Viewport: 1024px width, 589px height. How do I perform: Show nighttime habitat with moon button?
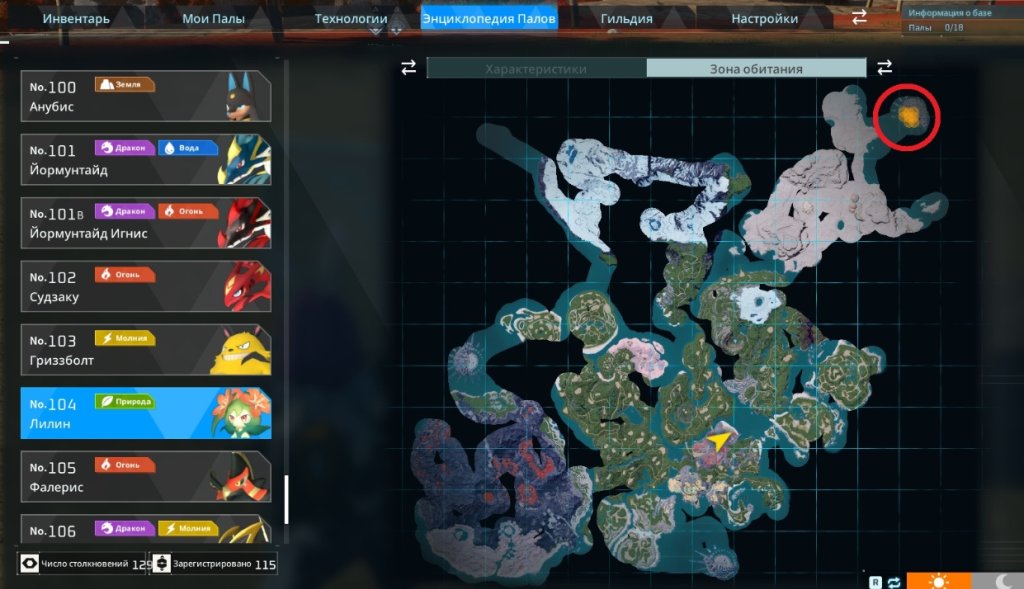pos(998,580)
